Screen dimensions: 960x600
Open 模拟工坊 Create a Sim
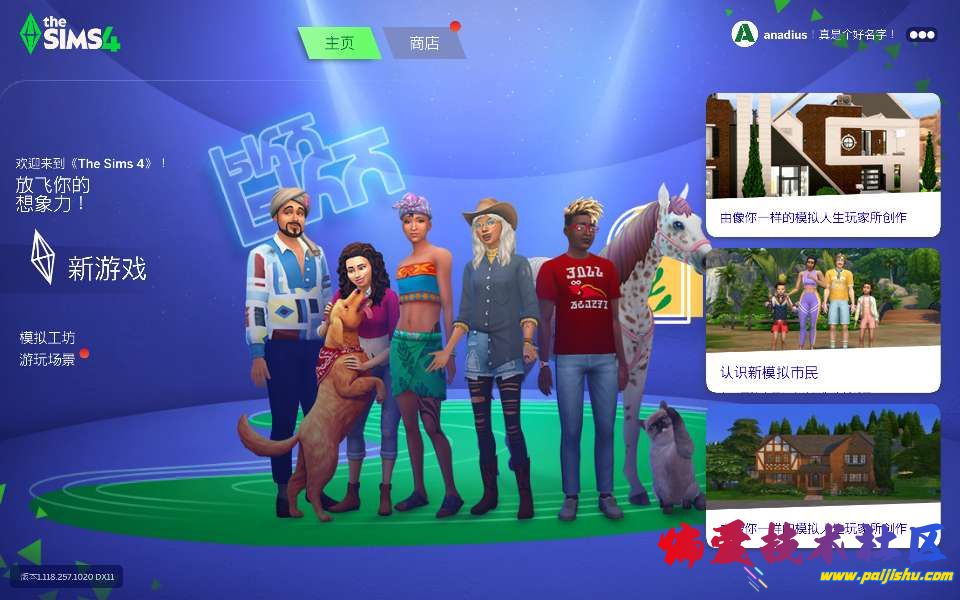point(48,338)
